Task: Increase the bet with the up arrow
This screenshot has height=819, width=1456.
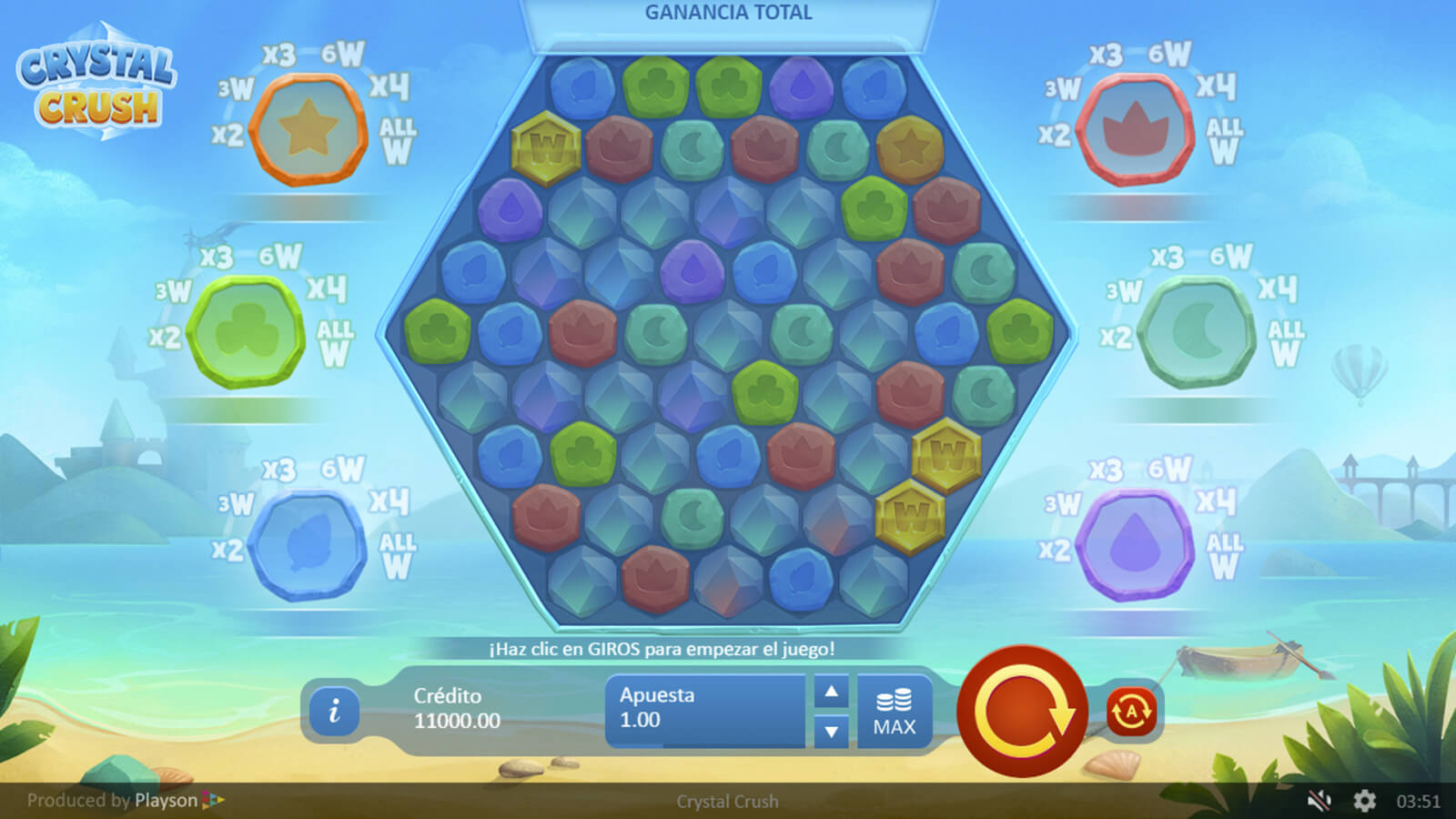Action: (x=831, y=693)
